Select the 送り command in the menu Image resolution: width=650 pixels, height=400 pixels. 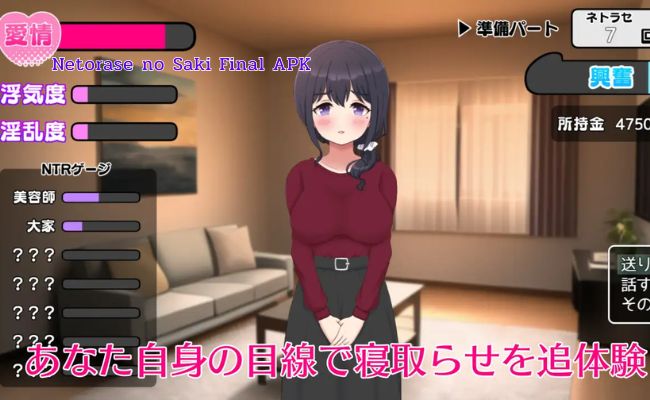click(x=635, y=265)
